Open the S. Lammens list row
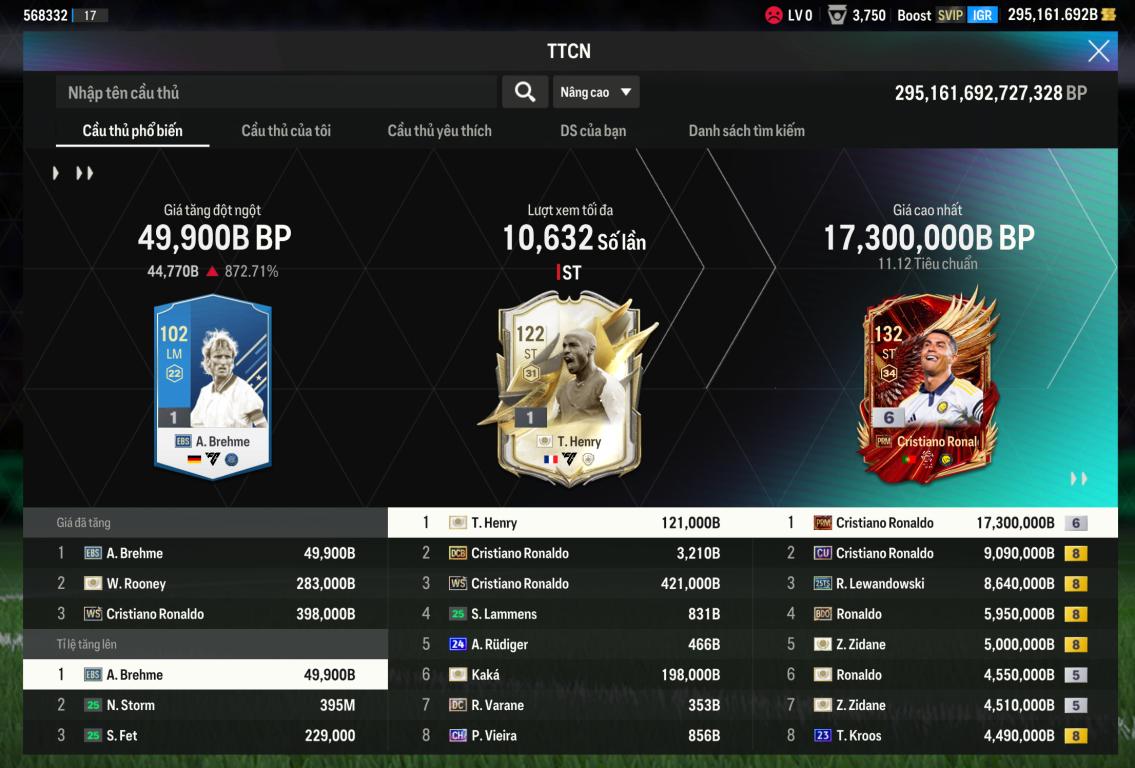Image resolution: width=1135 pixels, height=768 pixels. coord(570,614)
